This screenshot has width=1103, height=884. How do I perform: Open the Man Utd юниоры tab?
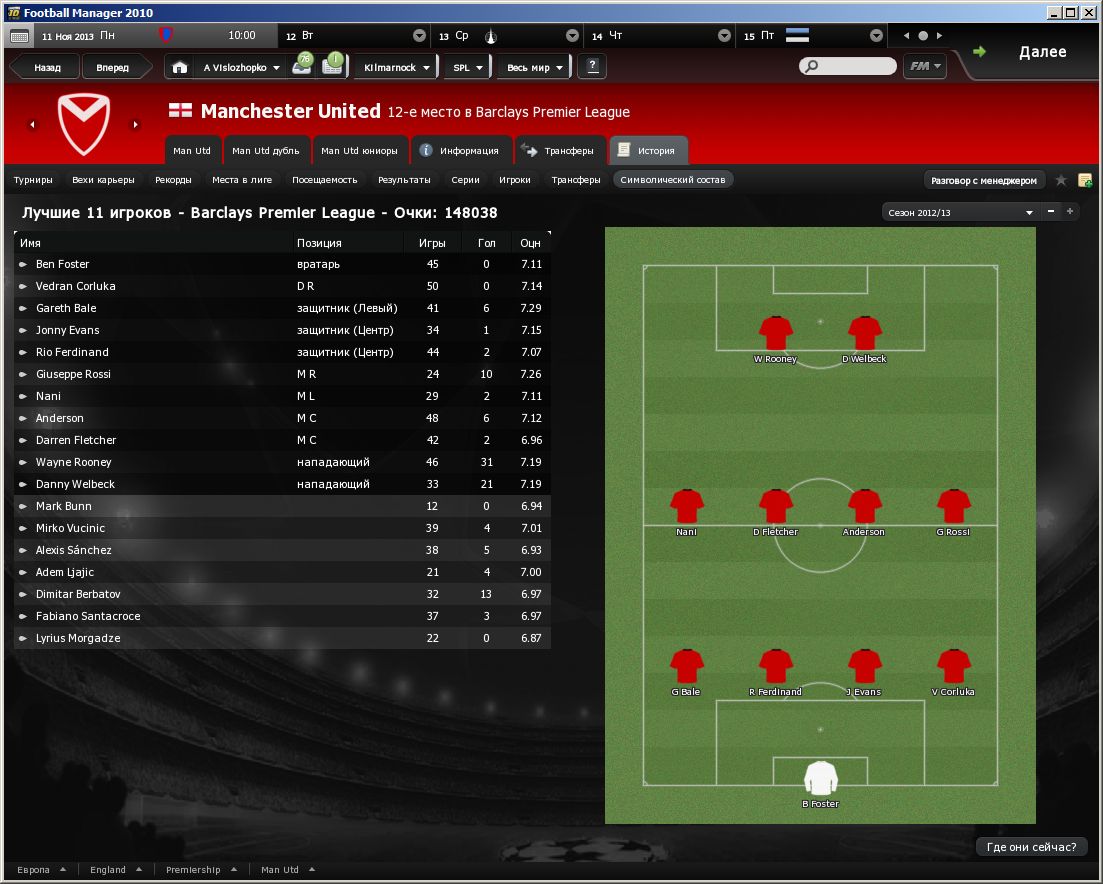tap(359, 151)
